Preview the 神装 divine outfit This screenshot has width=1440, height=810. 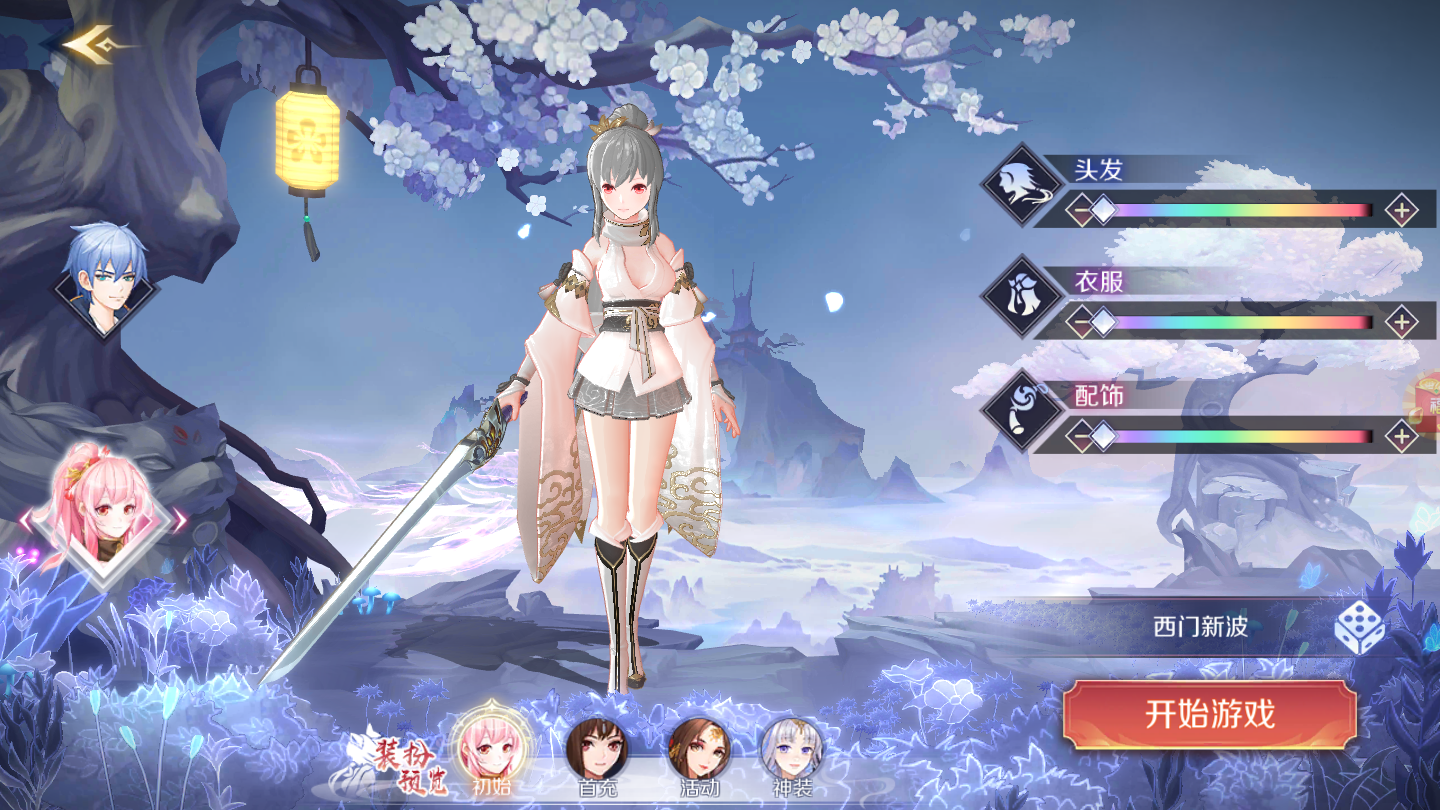(792, 752)
